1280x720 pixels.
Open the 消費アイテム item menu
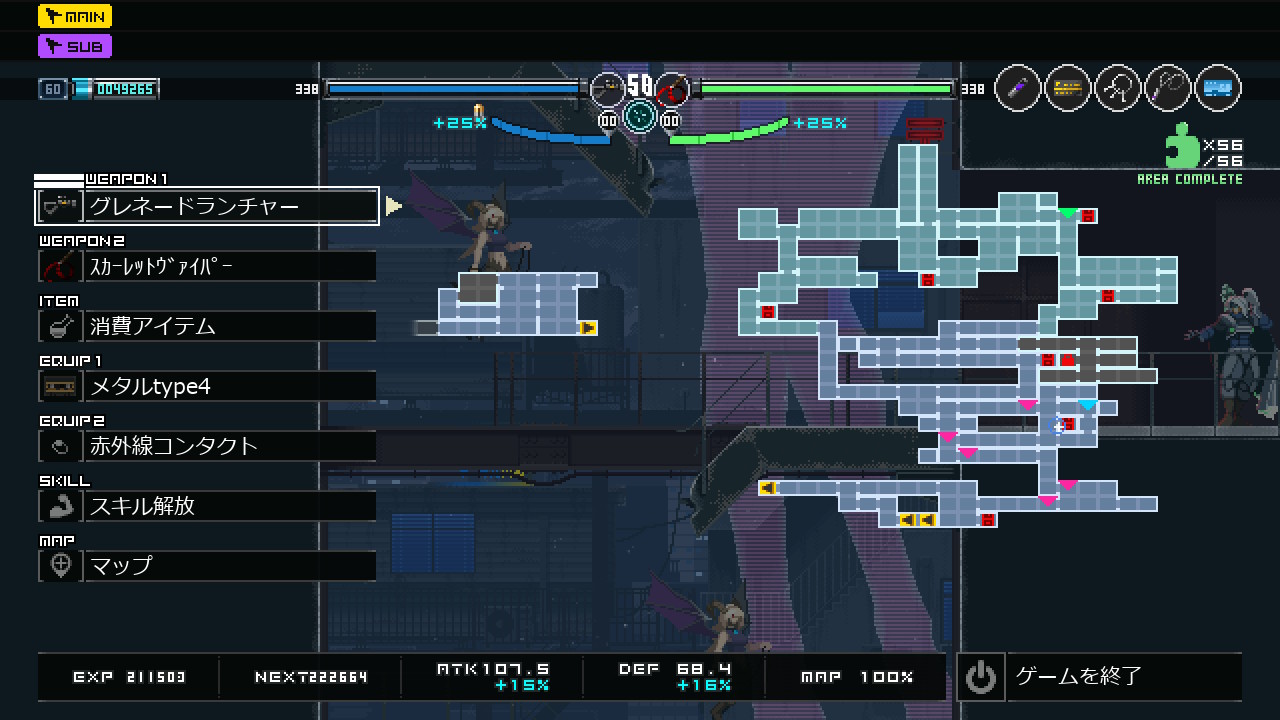coord(207,326)
